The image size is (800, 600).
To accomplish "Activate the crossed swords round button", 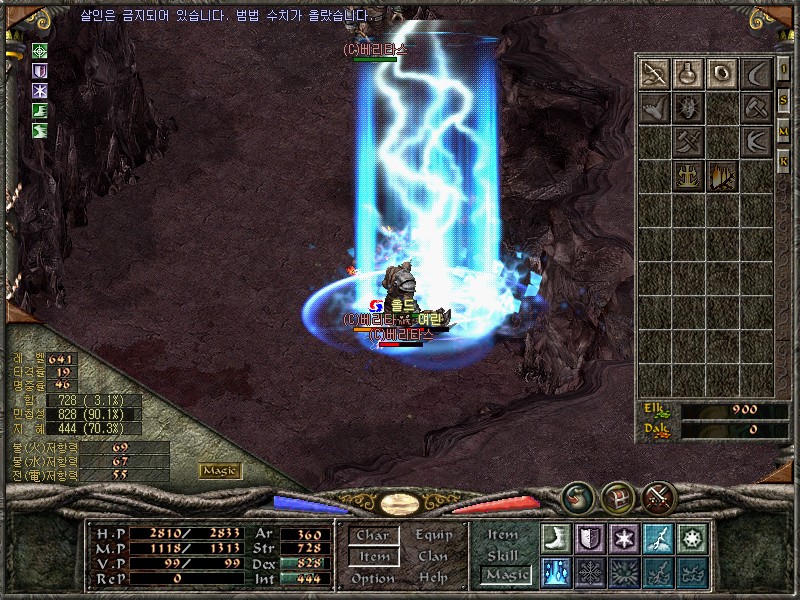I will click(x=660, y=496).
